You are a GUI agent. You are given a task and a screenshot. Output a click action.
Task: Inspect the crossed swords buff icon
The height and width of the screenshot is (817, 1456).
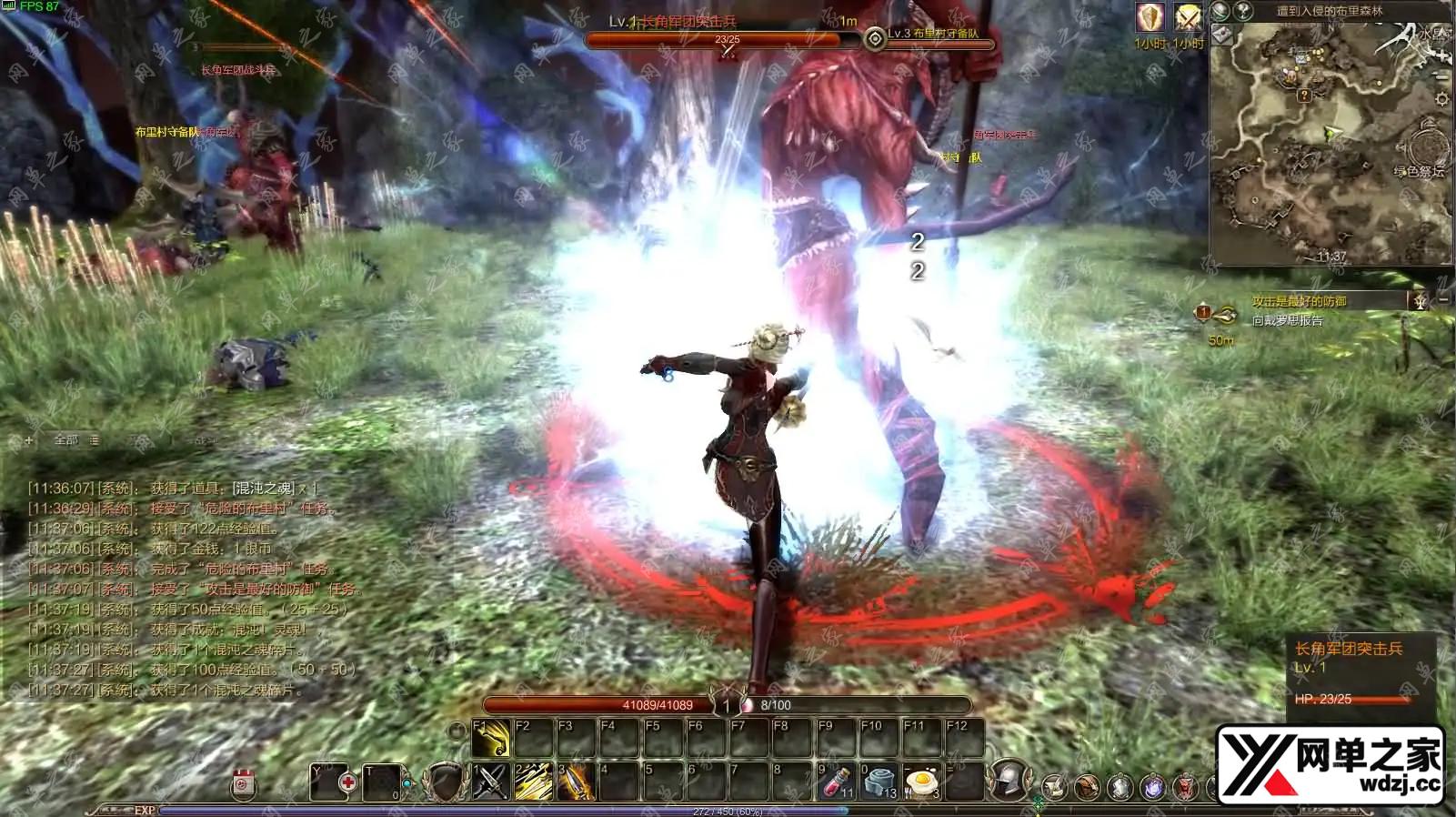tap(1187, 17)
